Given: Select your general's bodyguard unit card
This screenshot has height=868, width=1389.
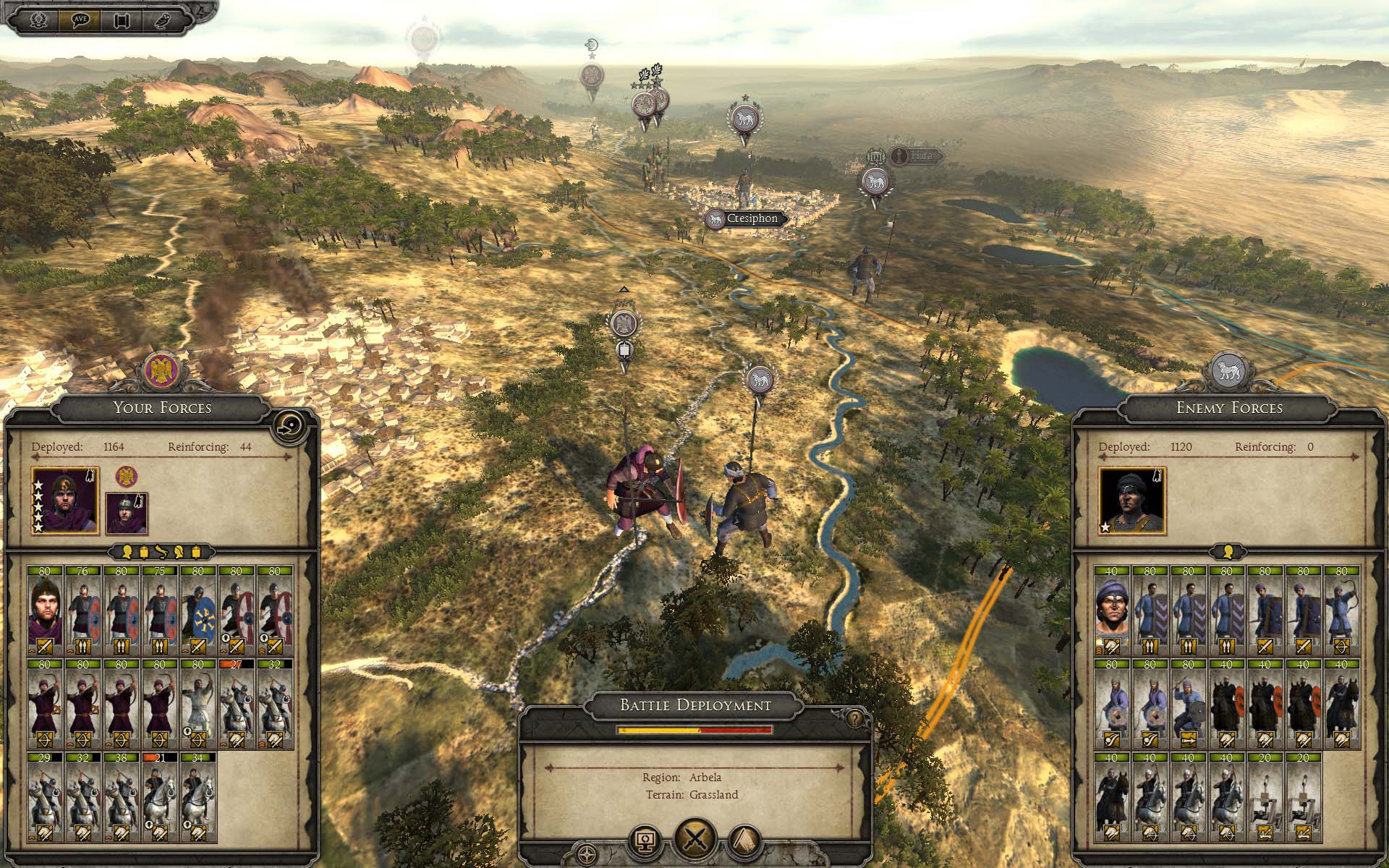Looking at the screenshot, I should coord(45,610).
